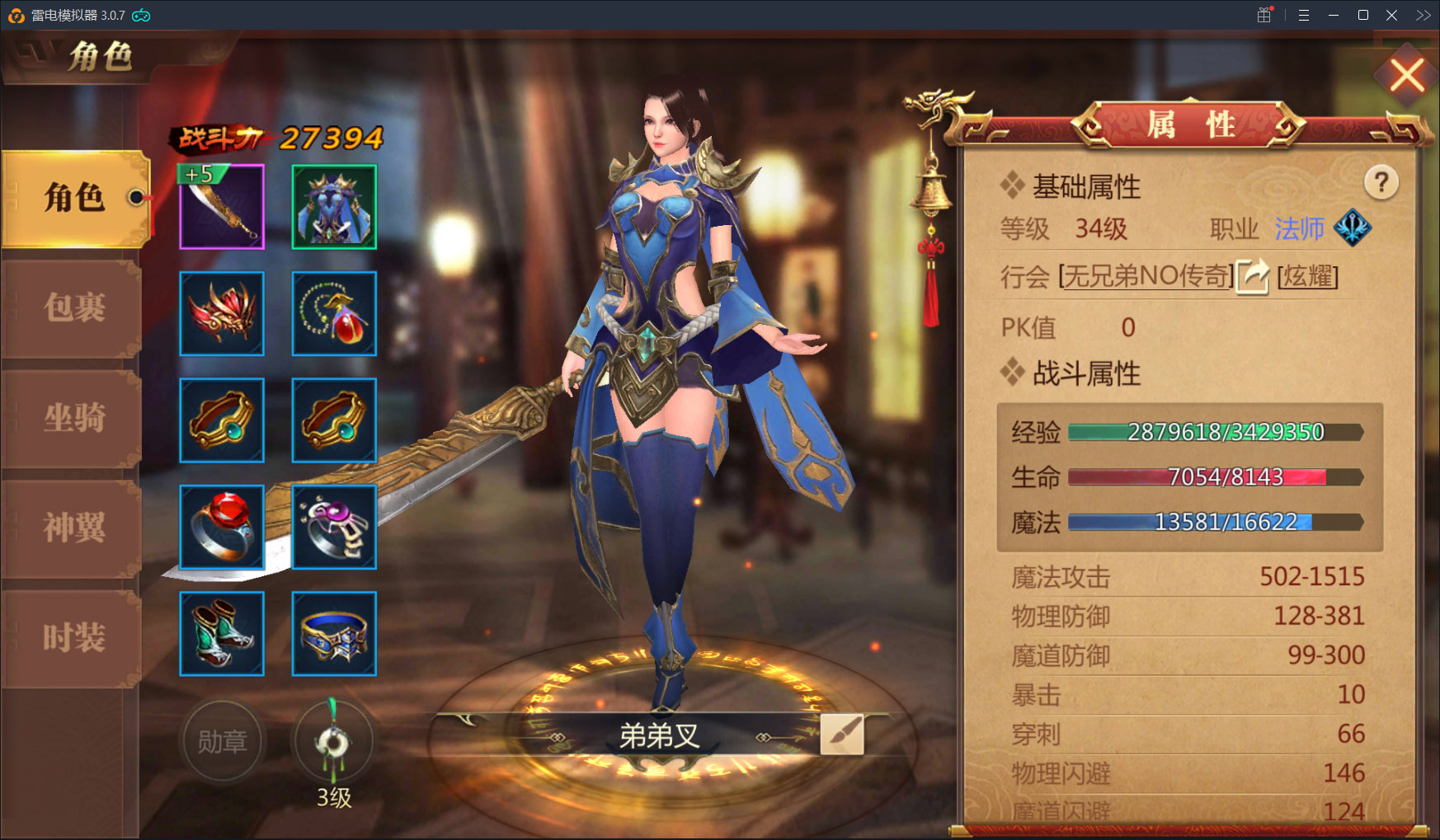Select the red ruby ring slot
Screen dimensions: 1440x840
click(x=222, y=527)
